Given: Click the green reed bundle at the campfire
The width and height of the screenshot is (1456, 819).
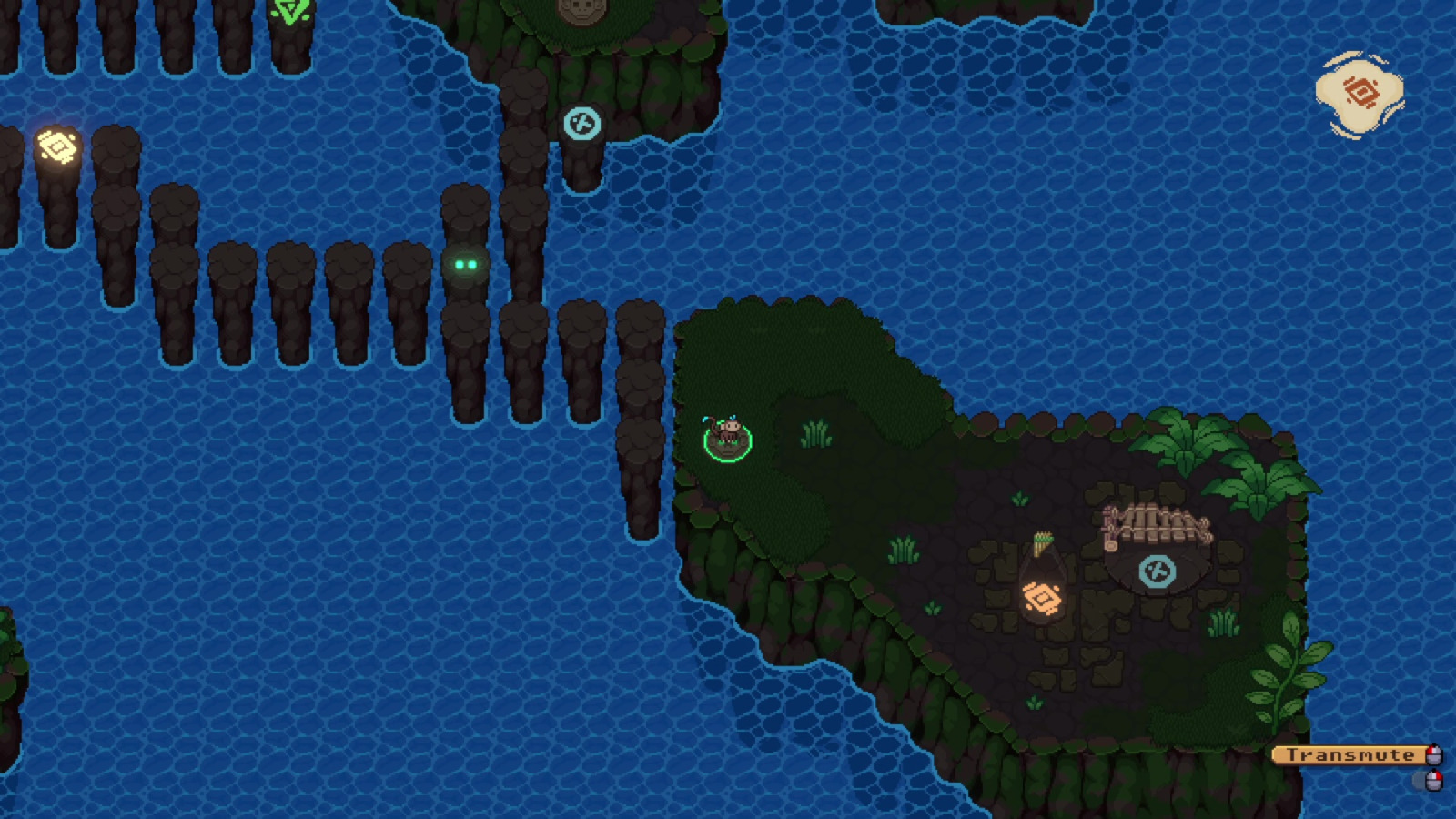Looking at the screenshot, I should click(1043, 546).
